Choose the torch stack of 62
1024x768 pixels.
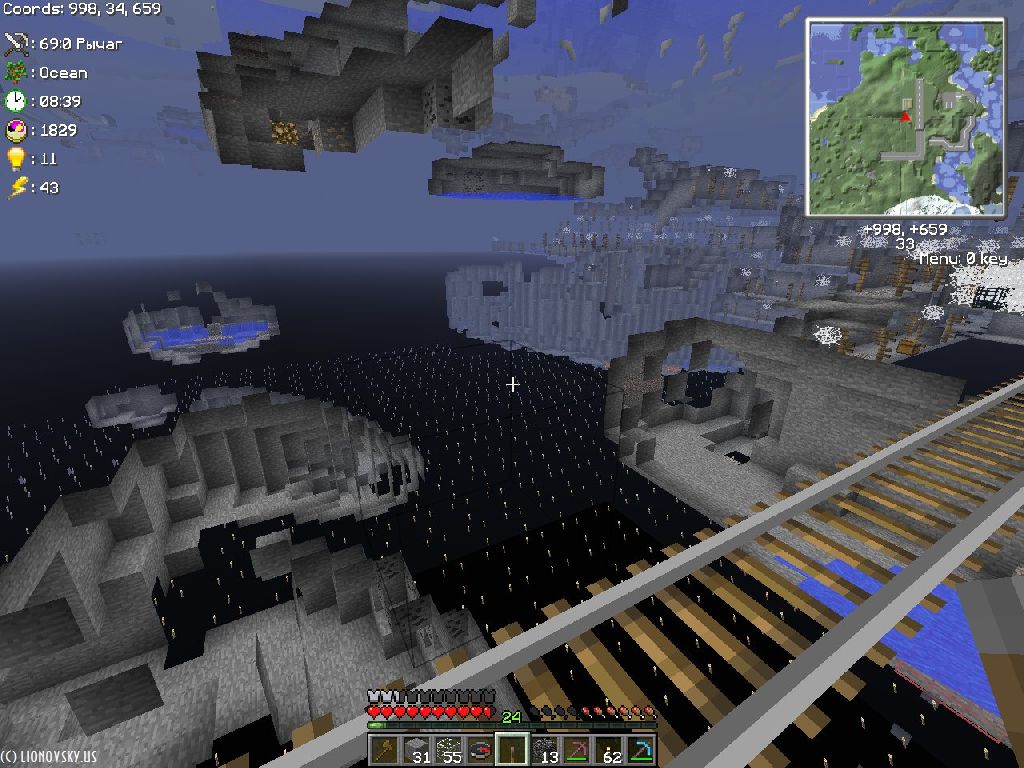609,749
